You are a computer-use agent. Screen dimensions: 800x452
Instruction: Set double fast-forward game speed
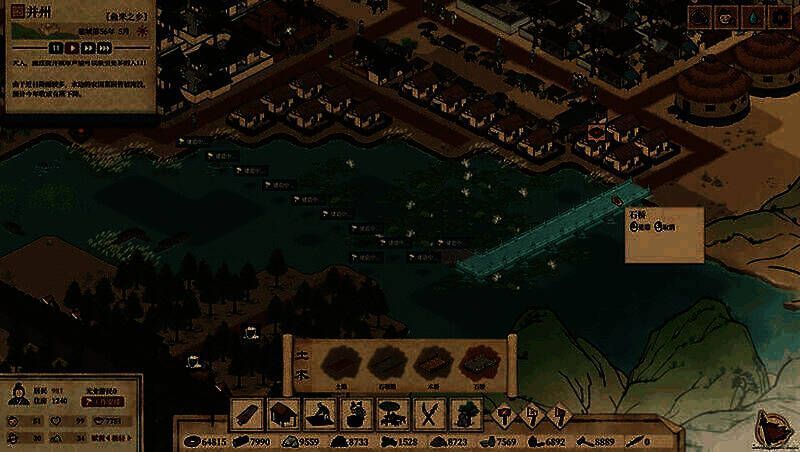coord(88,47)
